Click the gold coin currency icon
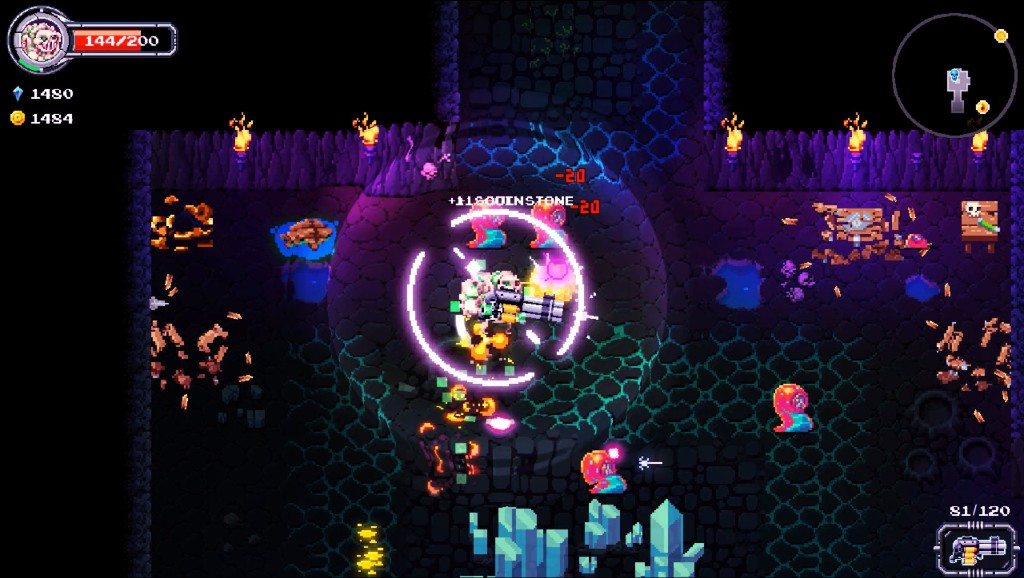The height and width of the screenshot is (578, 1024). (17, 118)
